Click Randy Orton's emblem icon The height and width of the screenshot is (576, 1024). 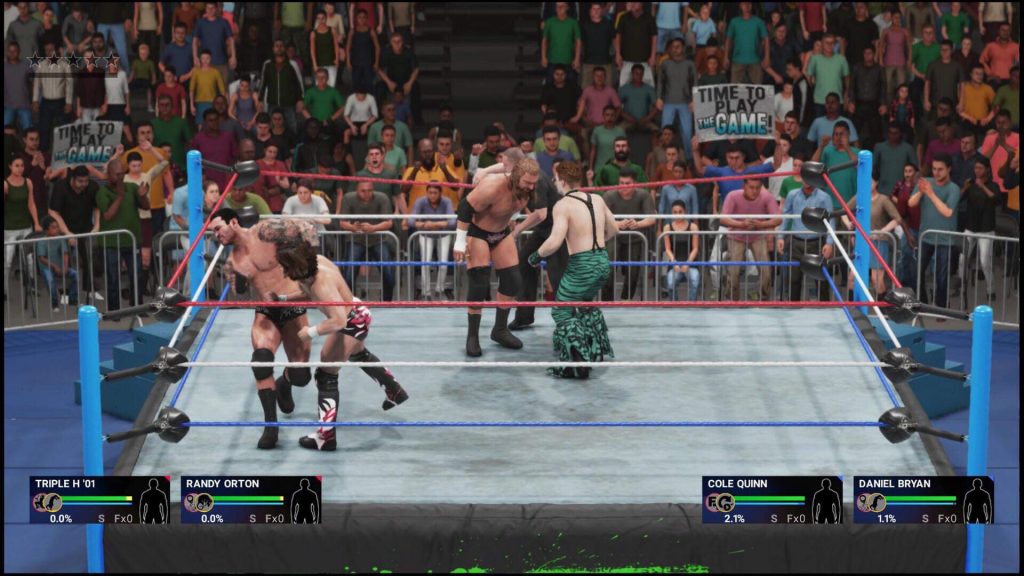point(197,503)
